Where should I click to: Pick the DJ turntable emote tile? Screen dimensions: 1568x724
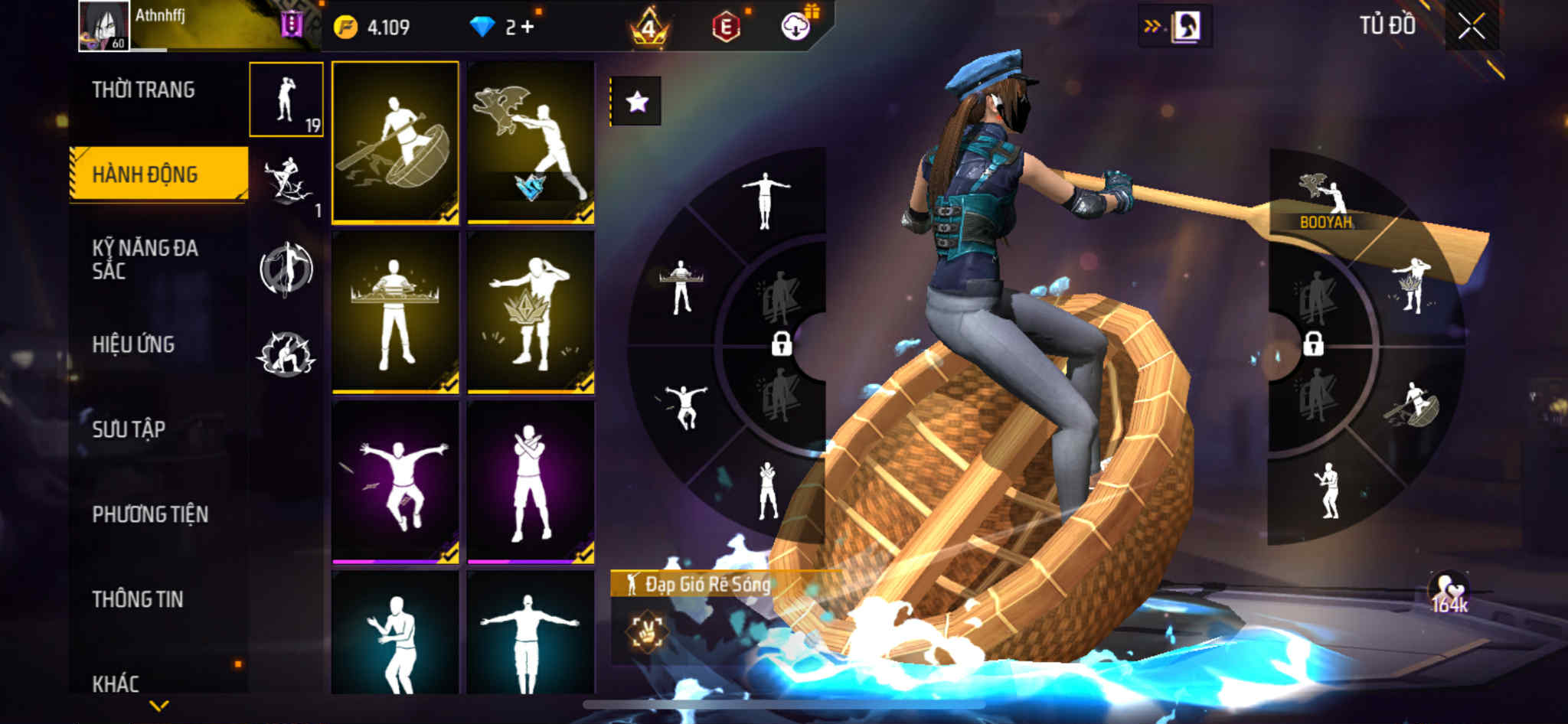(x=395, y=312)
